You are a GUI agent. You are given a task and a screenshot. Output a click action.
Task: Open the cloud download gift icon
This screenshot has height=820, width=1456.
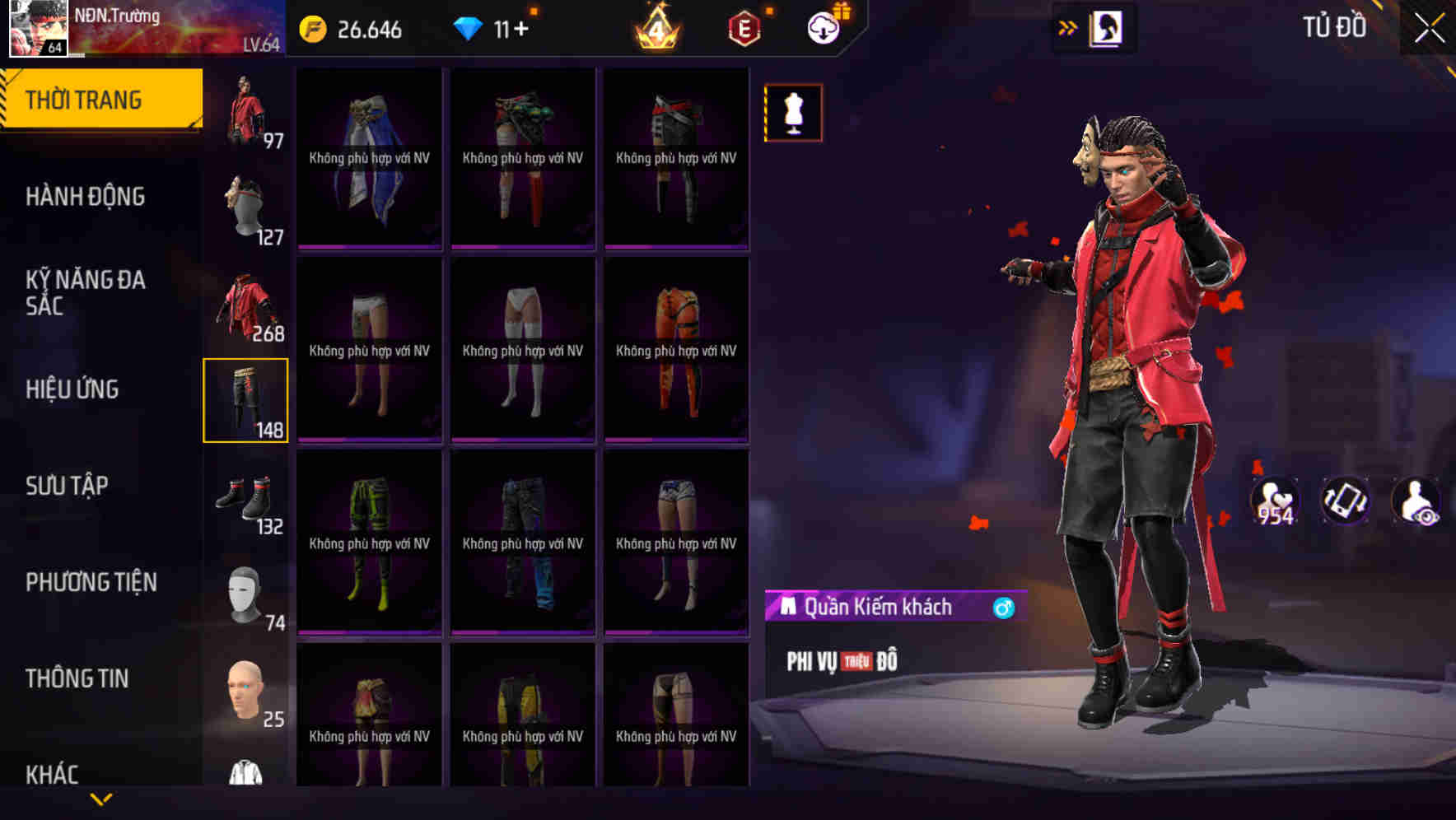(824, 27)
